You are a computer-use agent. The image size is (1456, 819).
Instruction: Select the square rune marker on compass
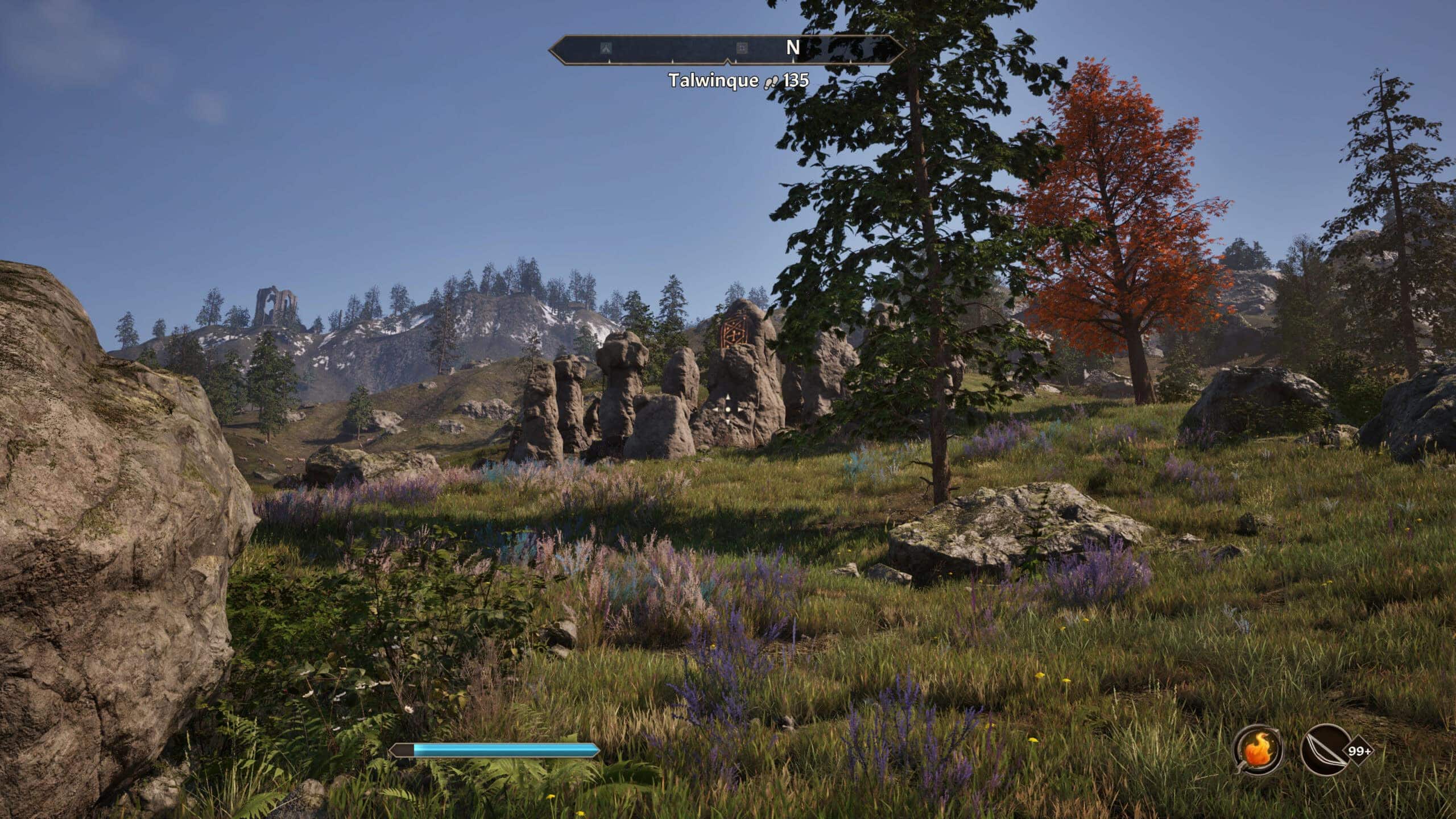click(741, 49)
